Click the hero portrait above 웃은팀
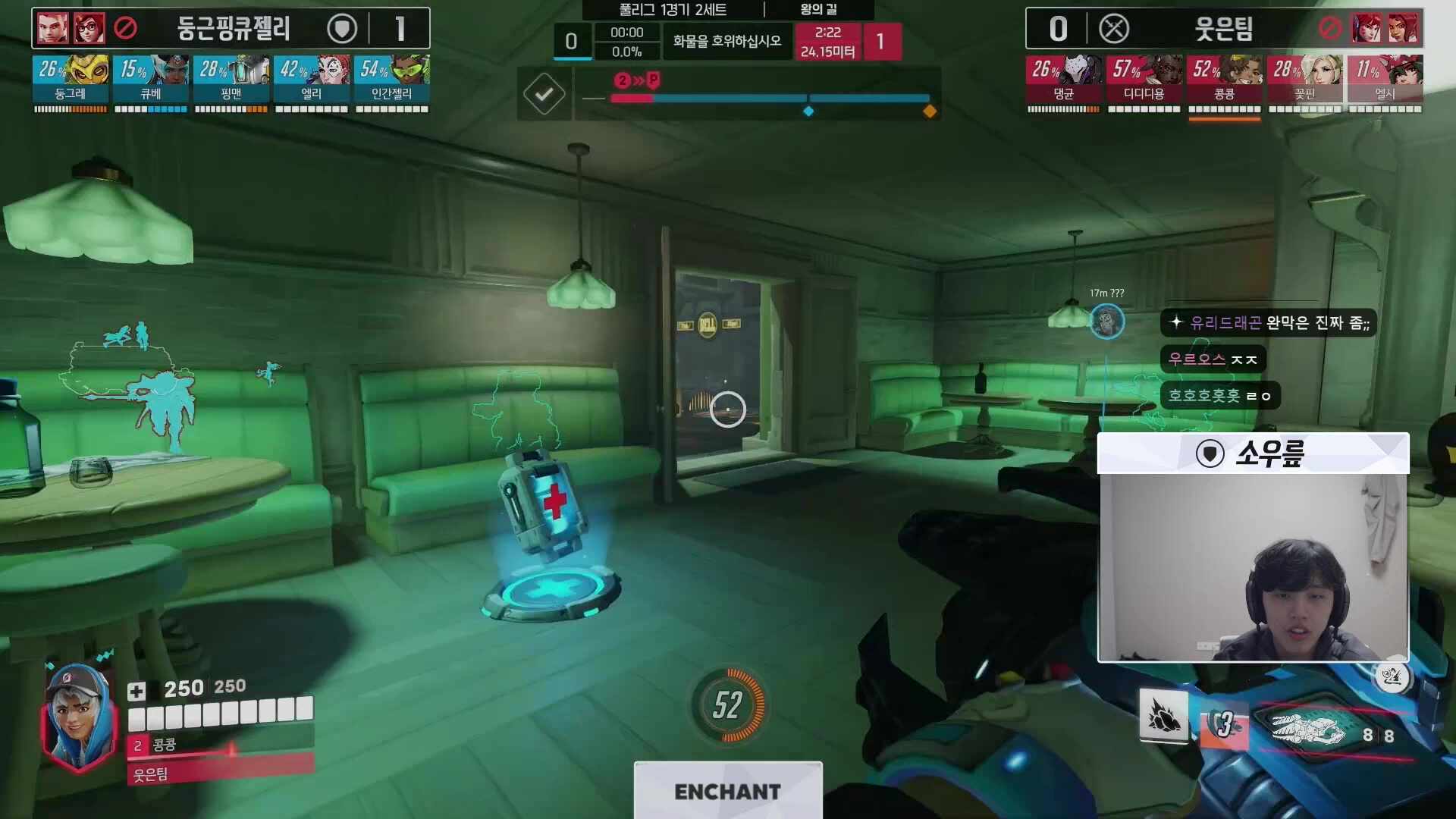Screen dimensions: 1456x819 click(x=77, y=711)
